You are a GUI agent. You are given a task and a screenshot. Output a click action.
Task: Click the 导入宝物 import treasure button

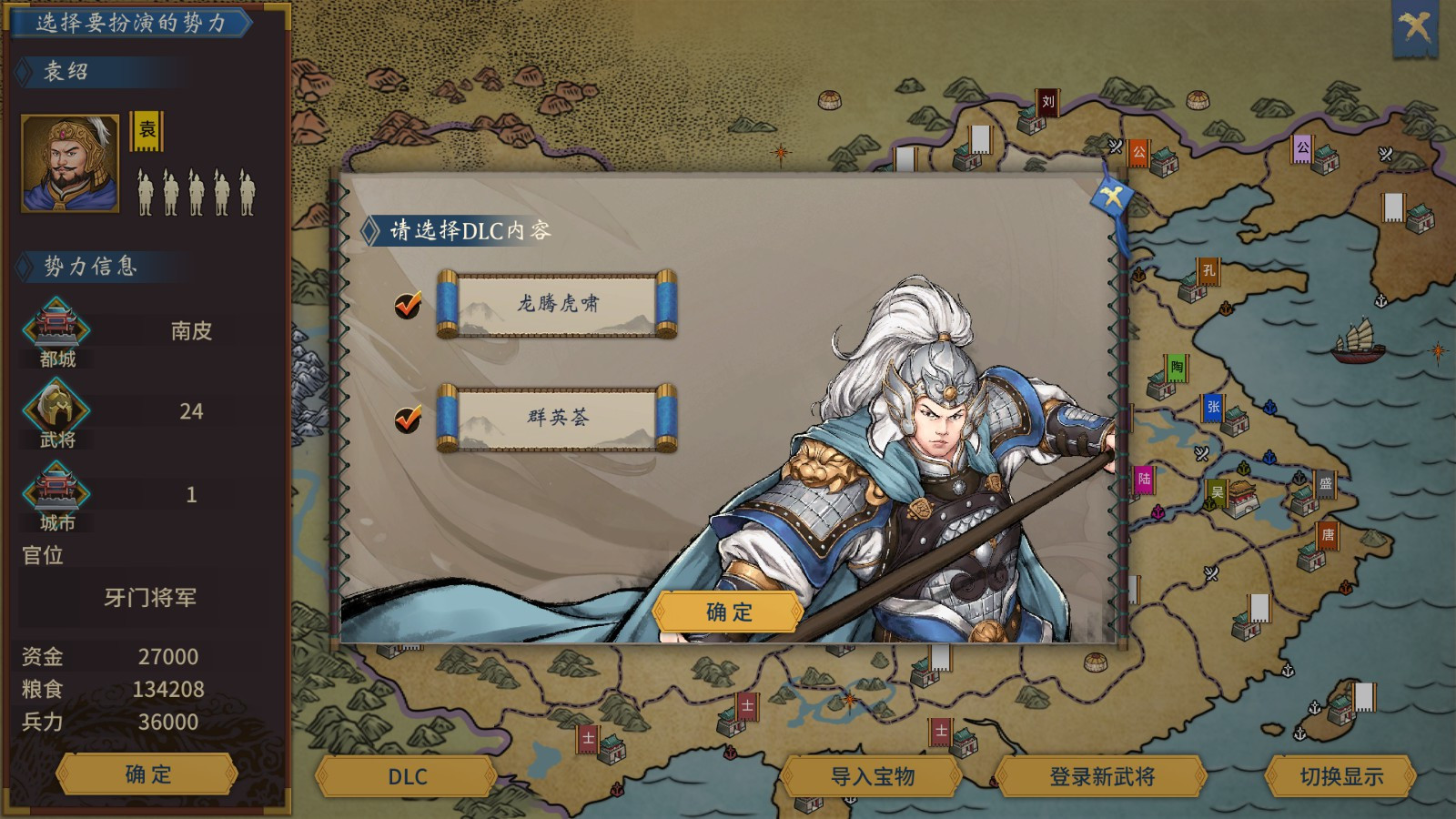click(875, 777)
